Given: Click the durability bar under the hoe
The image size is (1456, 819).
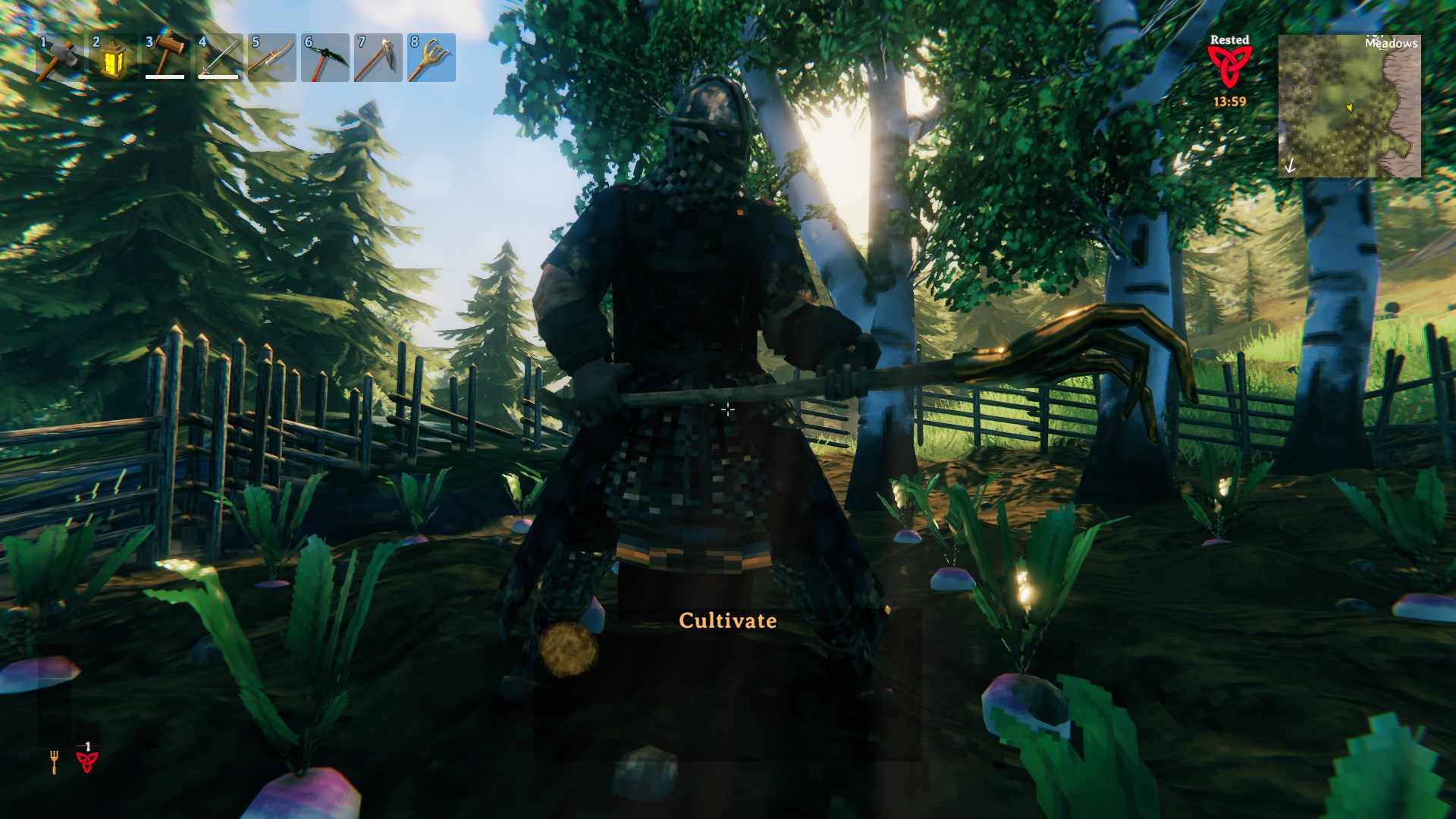Looking at the screenshot, I should (x=165, y=77).
